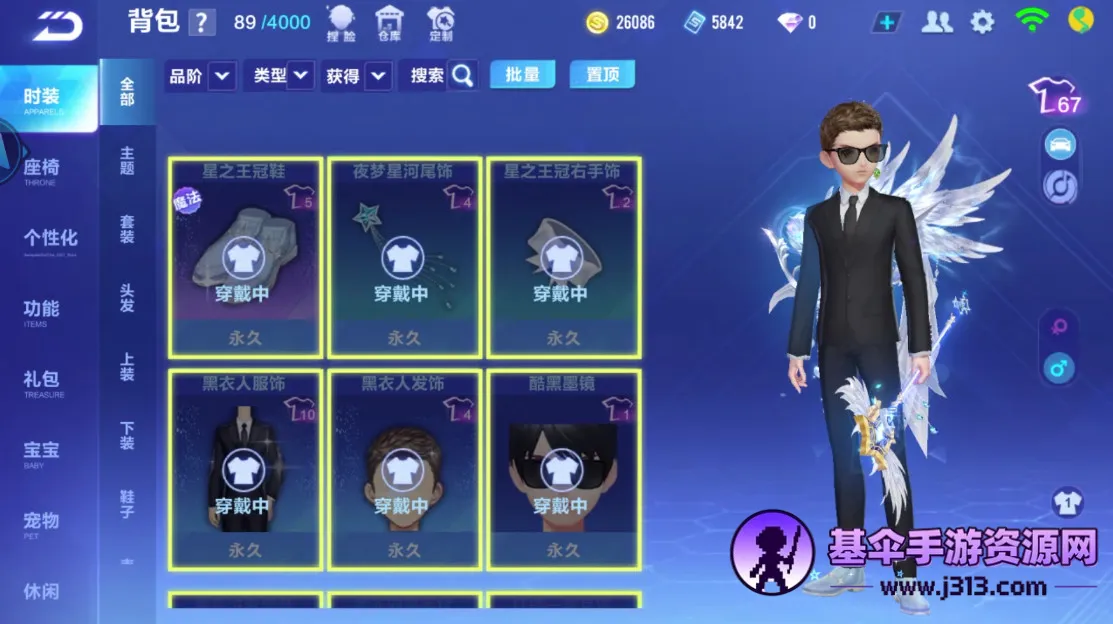1113x624 pixels.
Task: Show the 套装 outfit set sub-tab
Action: (x=127, y=229)
